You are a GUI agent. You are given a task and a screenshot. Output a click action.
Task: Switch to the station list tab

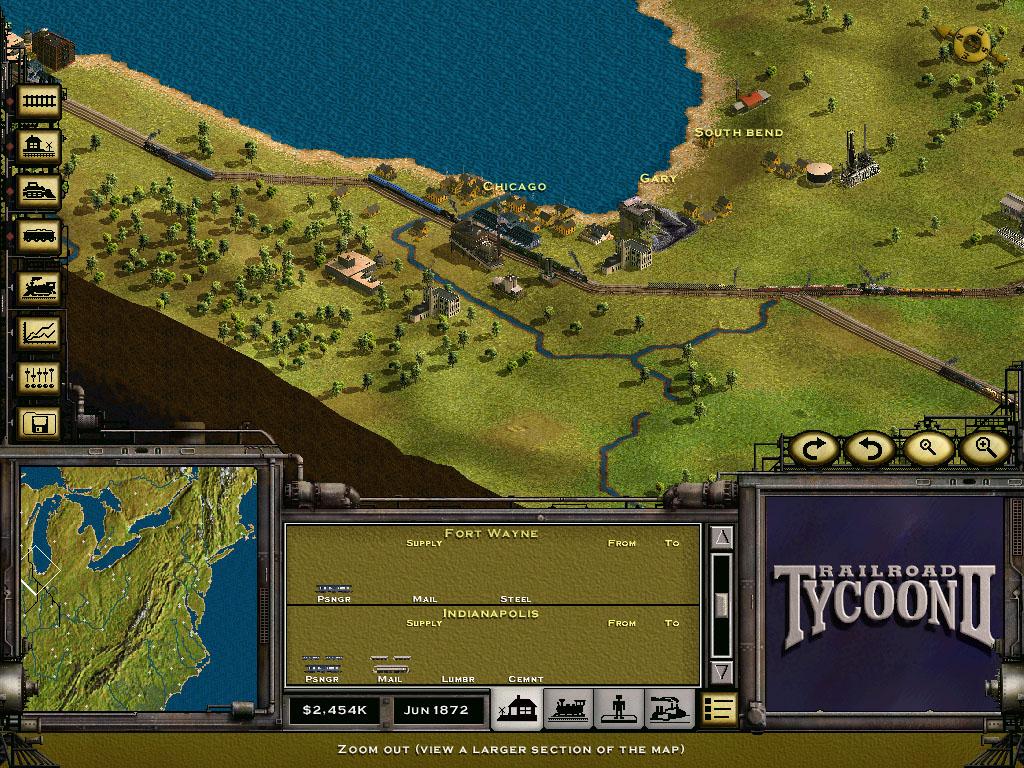[519, 710]
